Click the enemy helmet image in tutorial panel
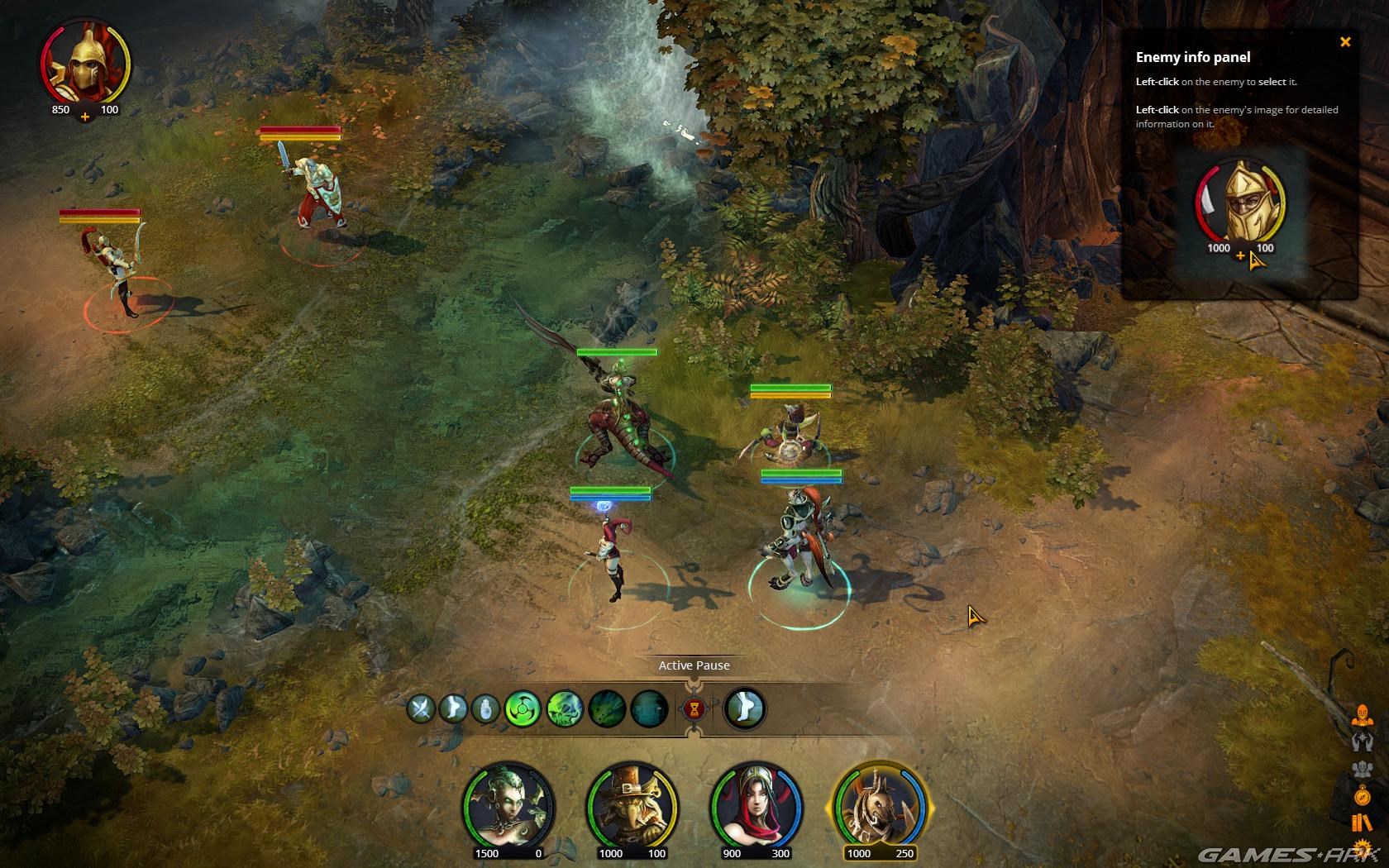This screenshot has width=1389, height=868. [1240, 203]
